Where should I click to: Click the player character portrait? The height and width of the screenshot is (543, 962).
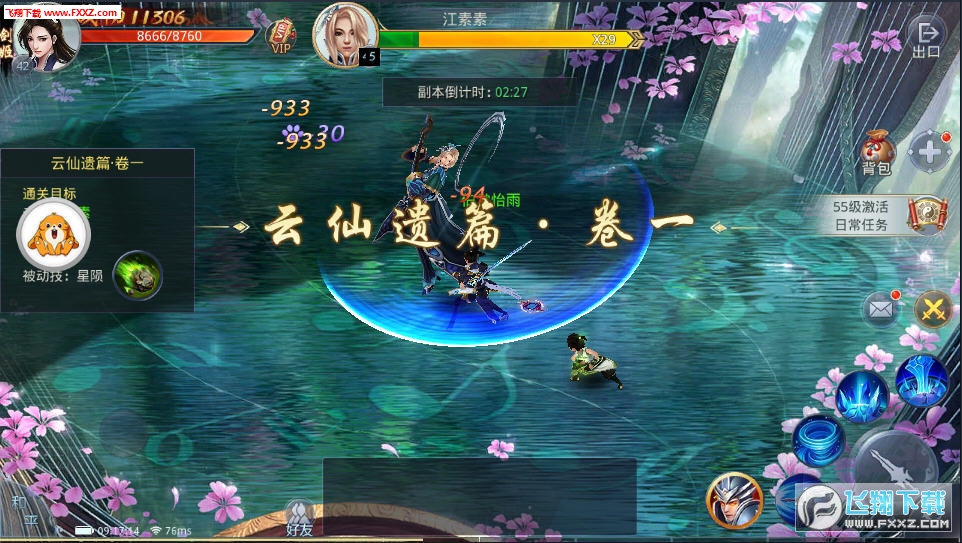[45, 40]
